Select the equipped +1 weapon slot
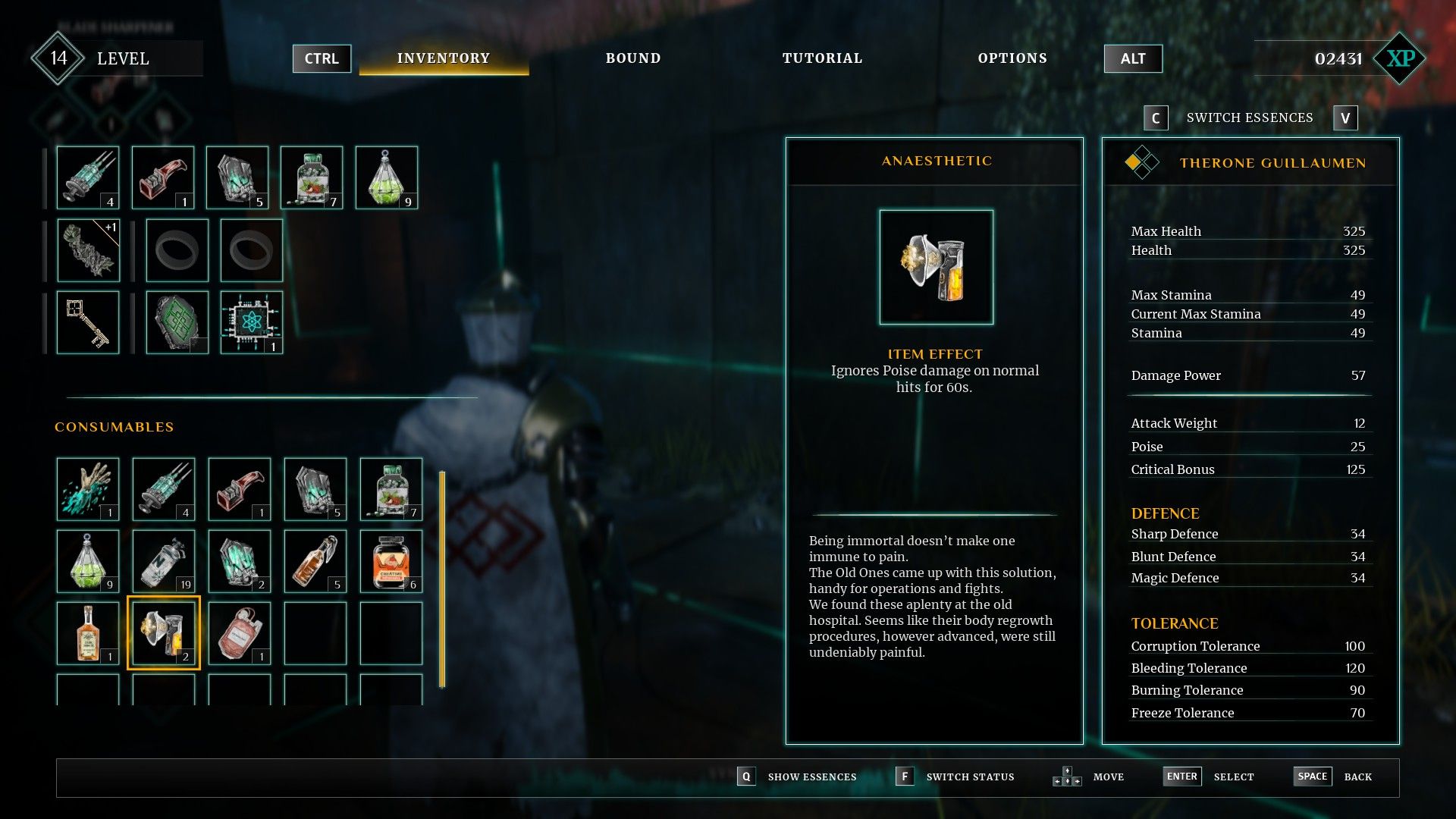 pos(88,250)
